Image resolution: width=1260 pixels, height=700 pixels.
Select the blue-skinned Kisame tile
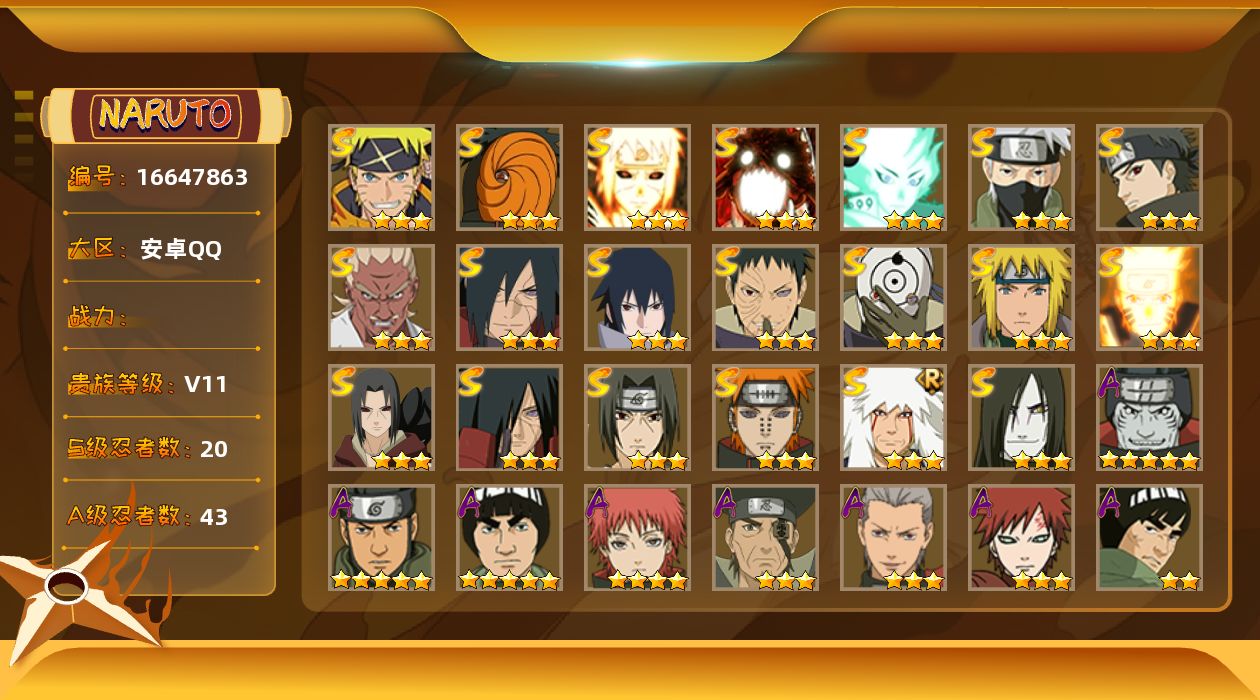coord(1149,417)
